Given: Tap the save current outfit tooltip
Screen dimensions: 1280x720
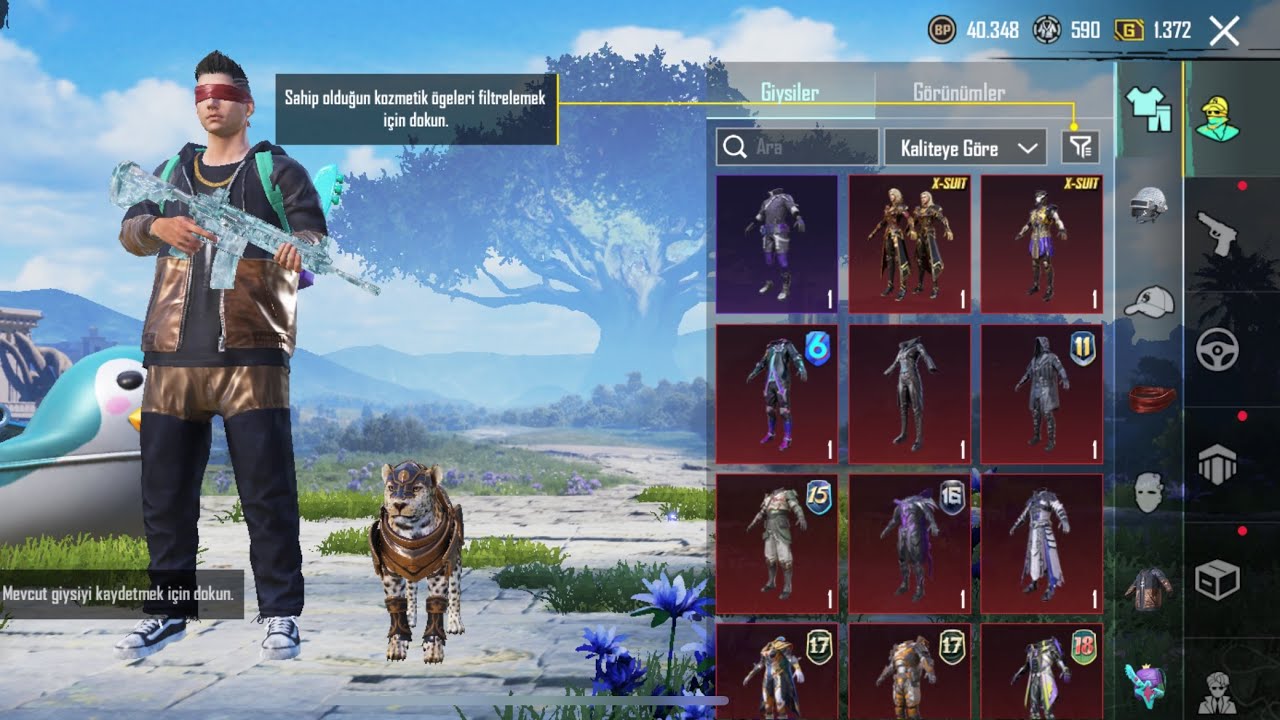Looking at the screenshot, I should 118,594.
